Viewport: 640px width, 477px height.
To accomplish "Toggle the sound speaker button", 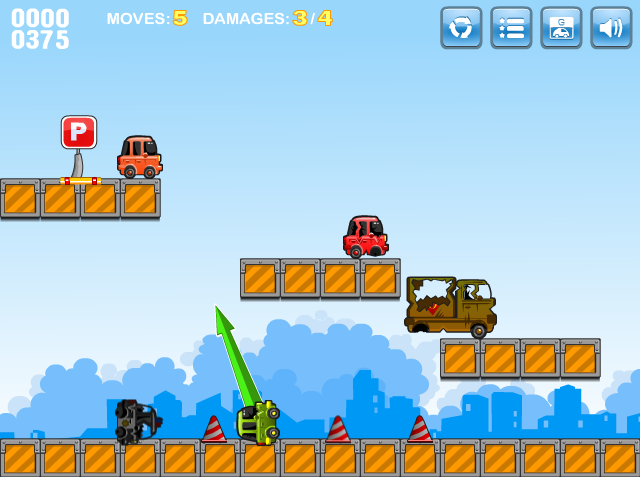I will (x=611, y=27).
